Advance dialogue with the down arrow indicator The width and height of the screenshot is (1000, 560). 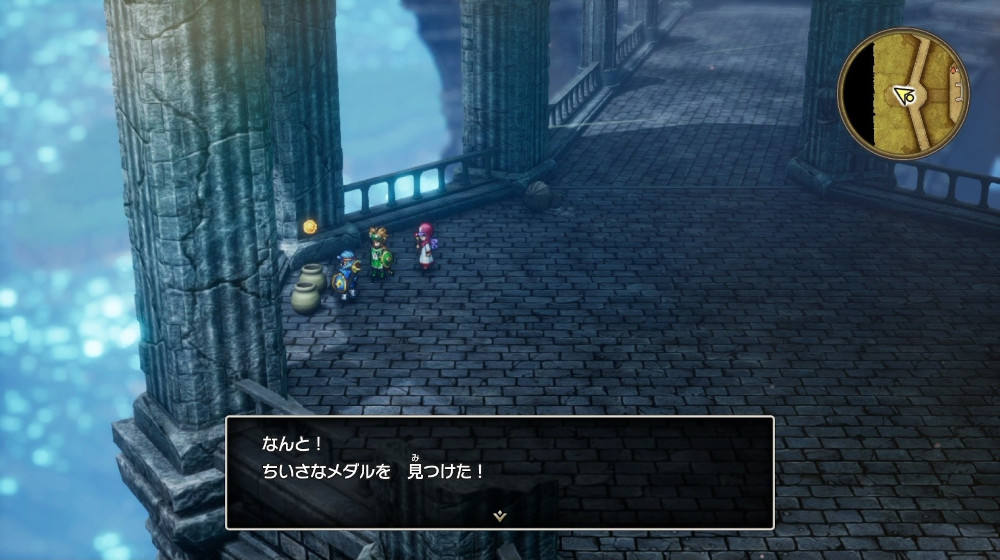point(499,515)
